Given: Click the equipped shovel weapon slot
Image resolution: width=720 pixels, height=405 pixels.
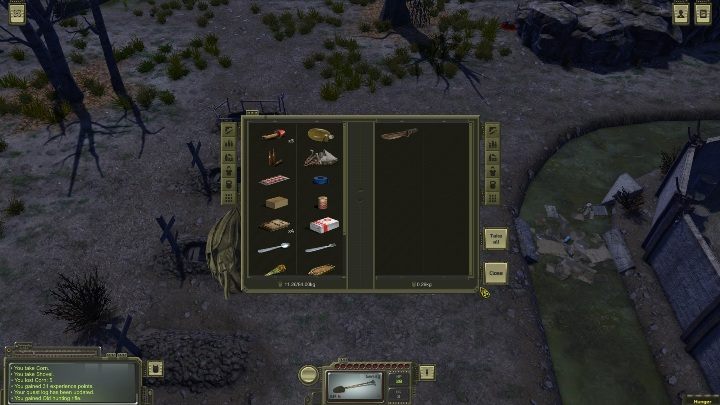Looking at the screenshot, I should tap(355, 385).
